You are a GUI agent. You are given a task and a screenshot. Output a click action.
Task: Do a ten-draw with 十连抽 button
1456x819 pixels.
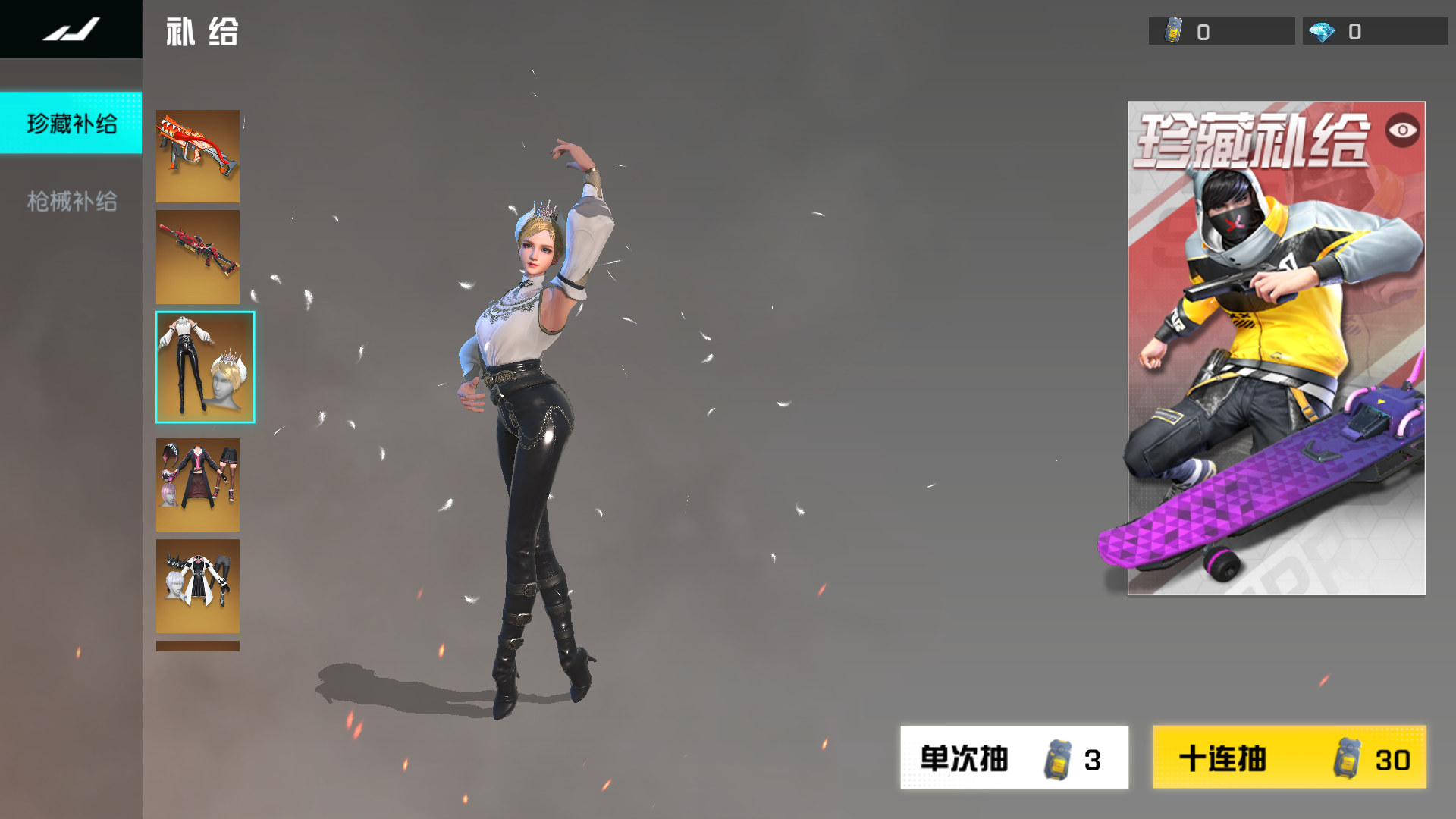coord(1288,758)
